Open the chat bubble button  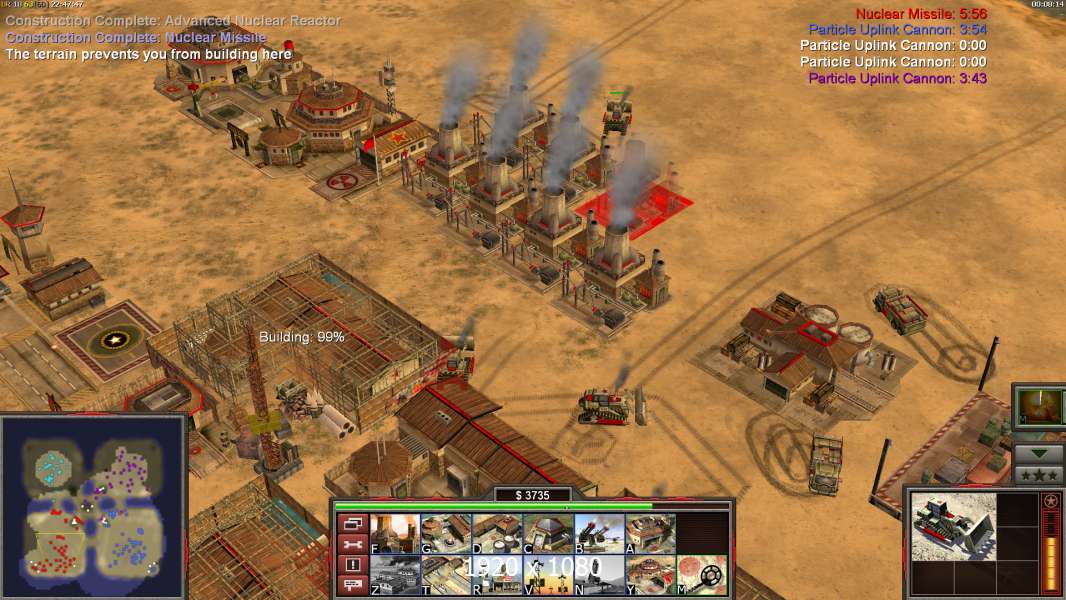(x=351, y=586)
